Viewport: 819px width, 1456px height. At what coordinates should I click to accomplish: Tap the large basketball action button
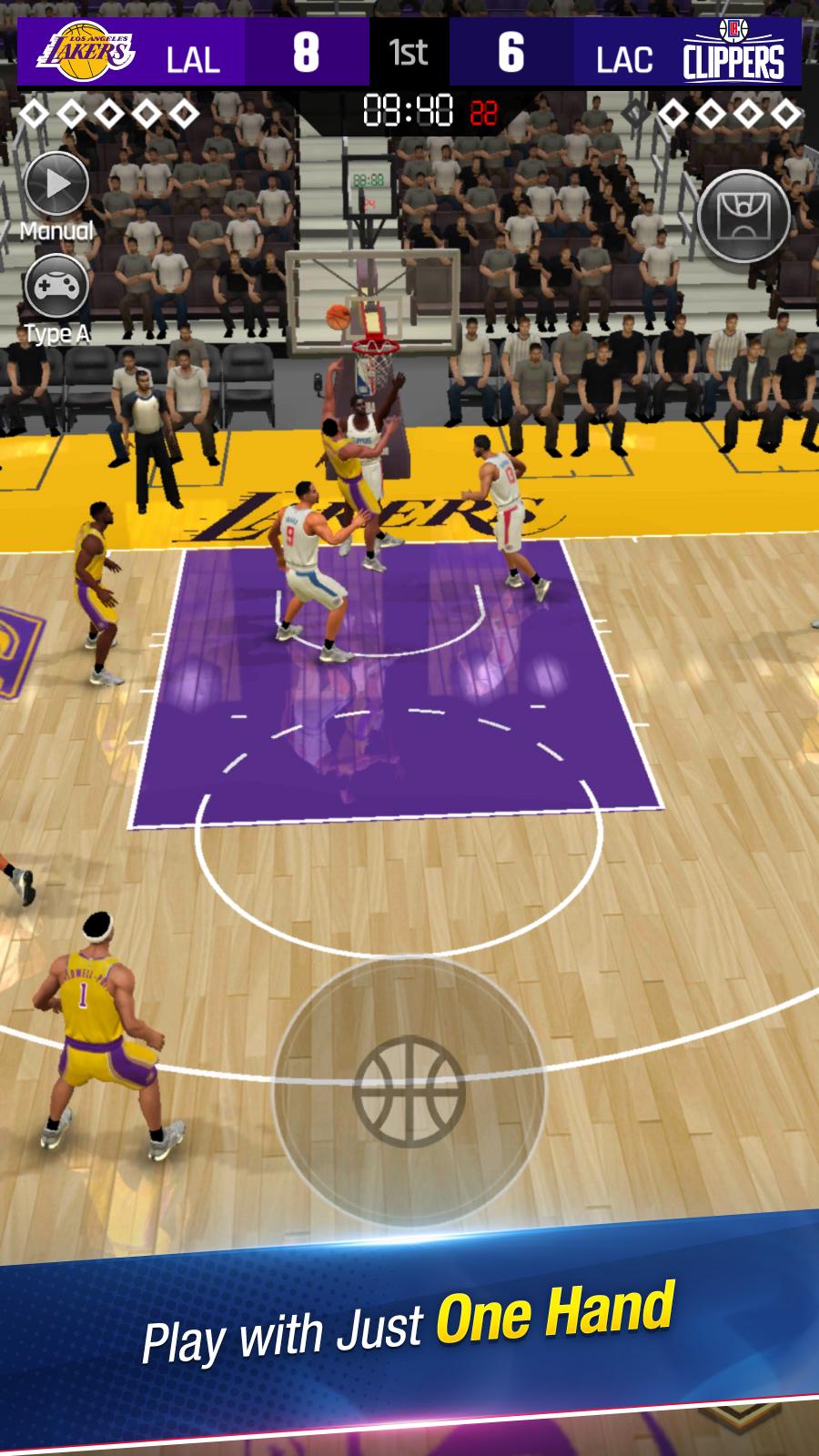[409, 1090]
